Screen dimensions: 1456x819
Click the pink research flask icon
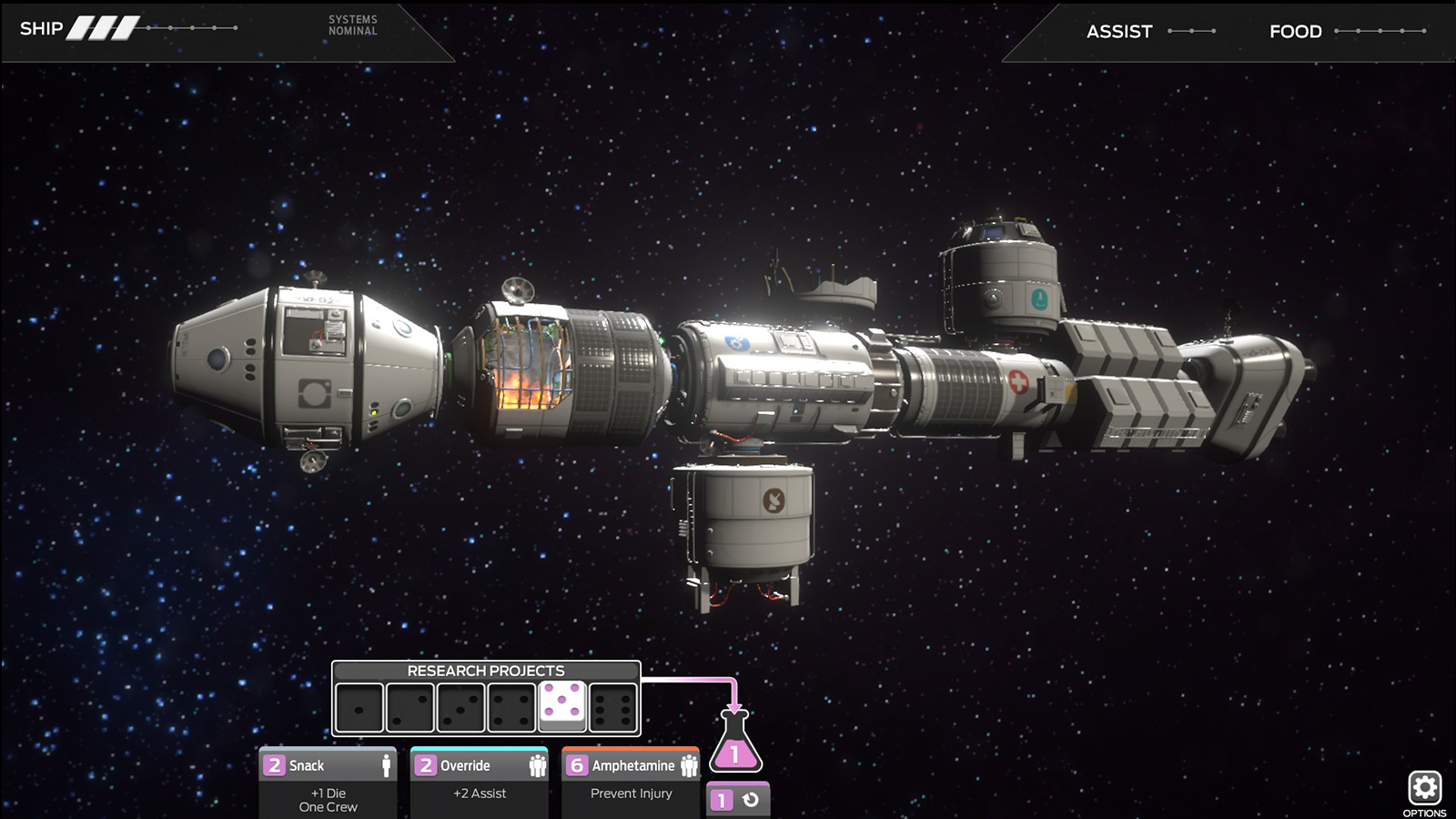point(735,743)
